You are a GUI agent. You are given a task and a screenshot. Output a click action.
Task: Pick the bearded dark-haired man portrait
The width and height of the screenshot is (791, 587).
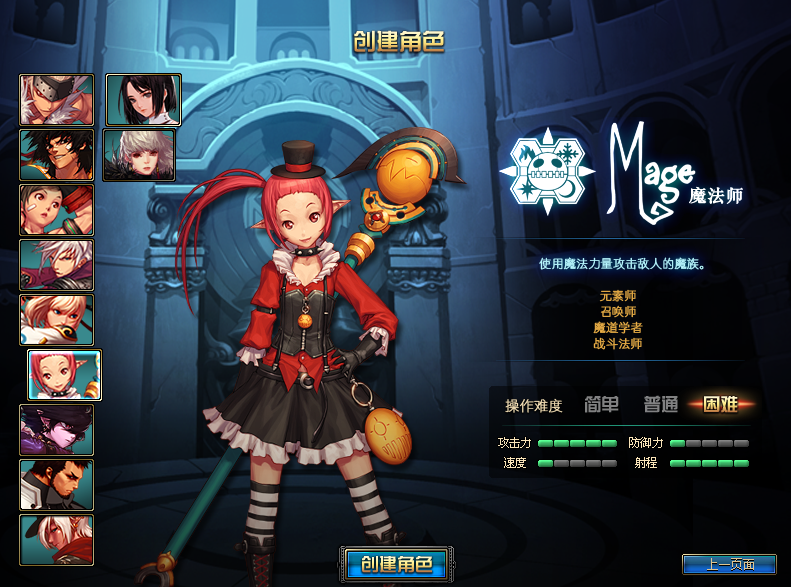pos(57,485)
